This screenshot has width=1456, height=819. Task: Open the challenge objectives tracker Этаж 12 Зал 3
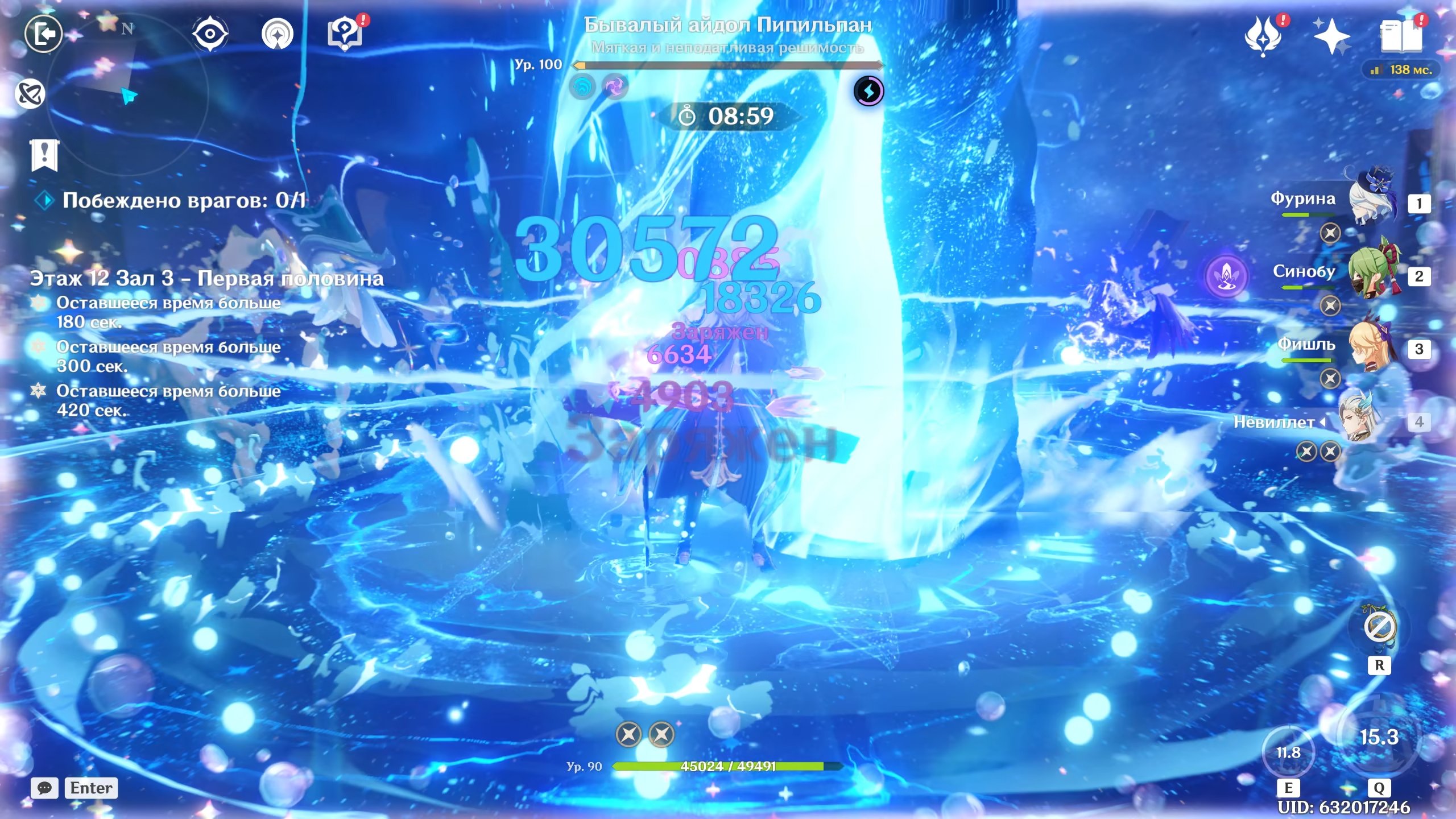(206, 279)
